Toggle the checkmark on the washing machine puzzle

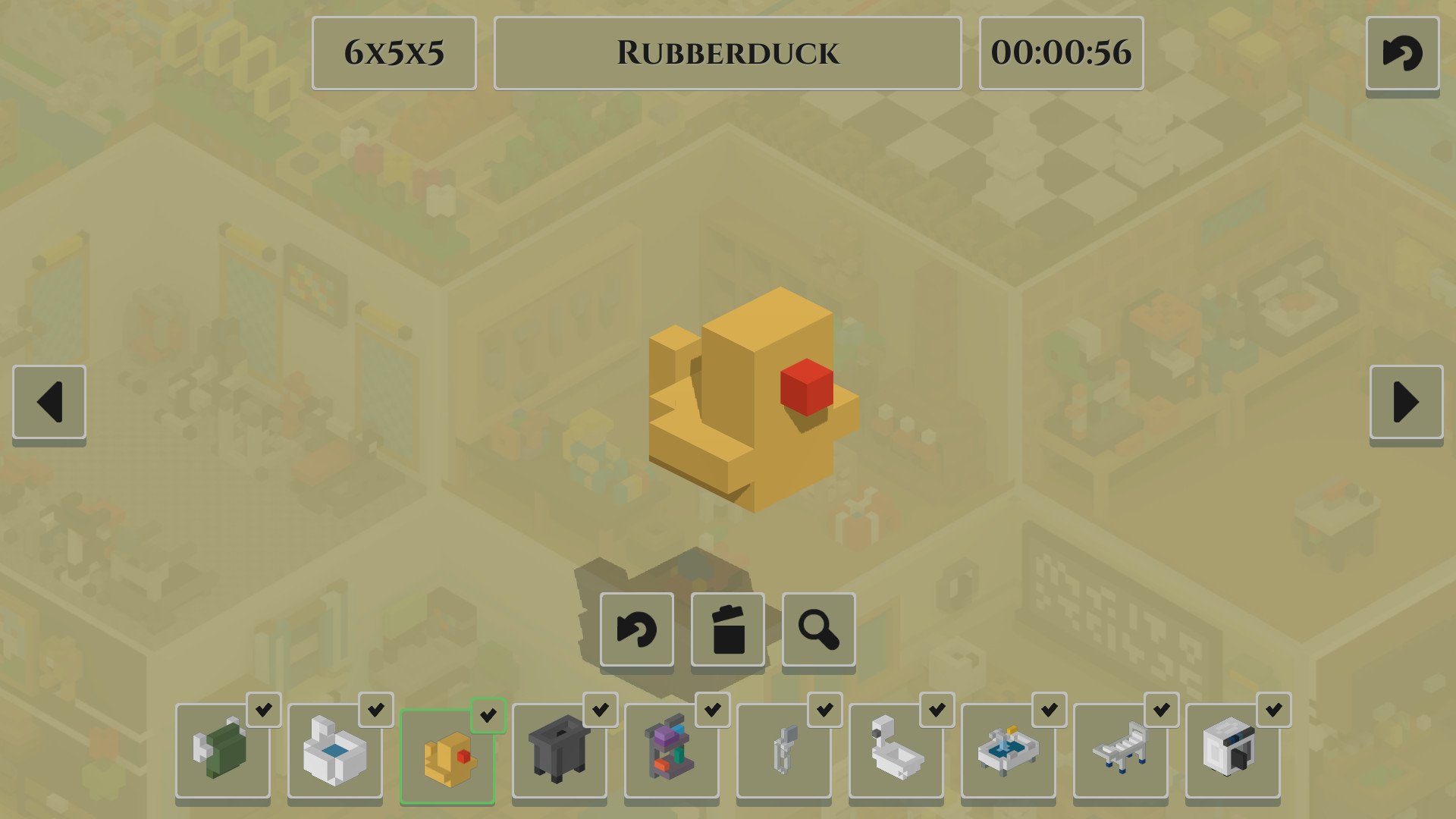1273,711
